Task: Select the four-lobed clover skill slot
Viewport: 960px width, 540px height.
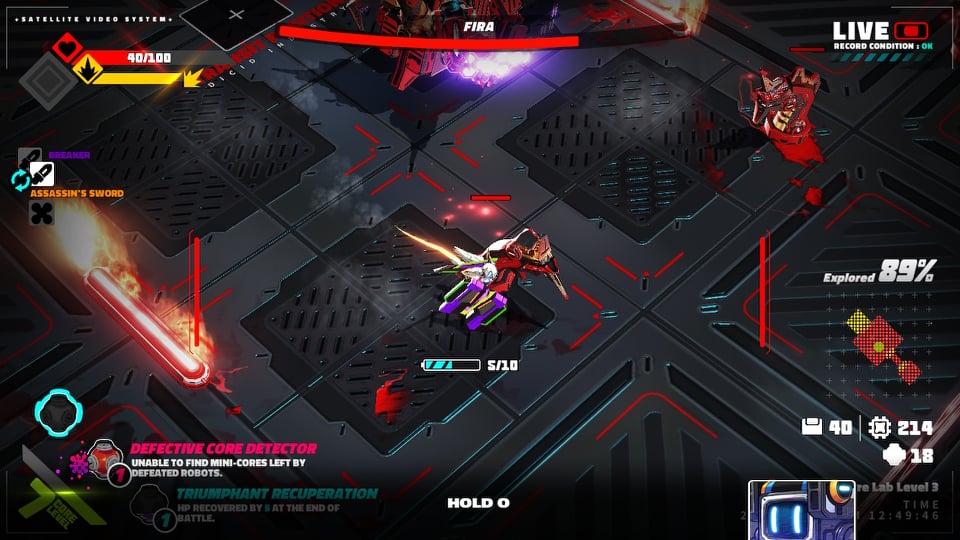Action: coord(41,212)
